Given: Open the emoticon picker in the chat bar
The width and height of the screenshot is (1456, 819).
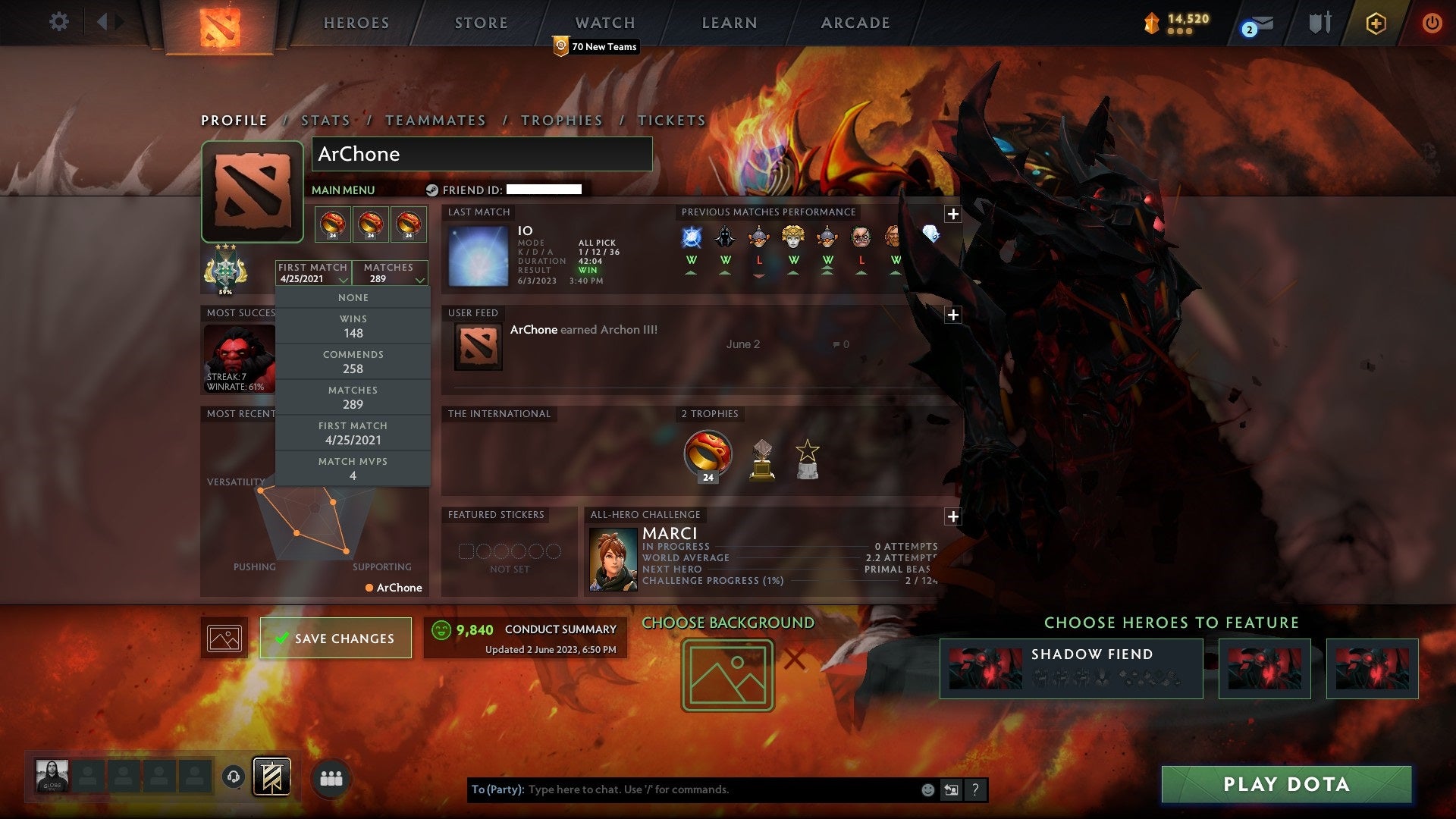Looking at the screenshot, I should [927, 789].
